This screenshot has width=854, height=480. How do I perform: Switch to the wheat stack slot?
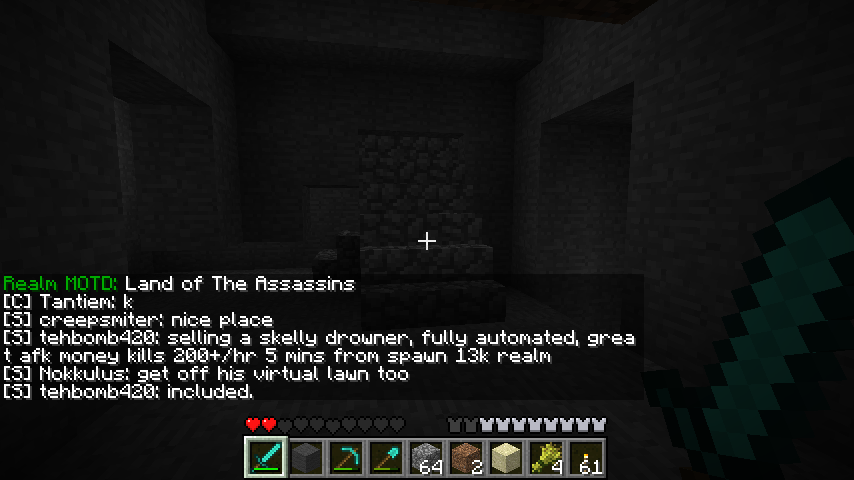point(547,458)
